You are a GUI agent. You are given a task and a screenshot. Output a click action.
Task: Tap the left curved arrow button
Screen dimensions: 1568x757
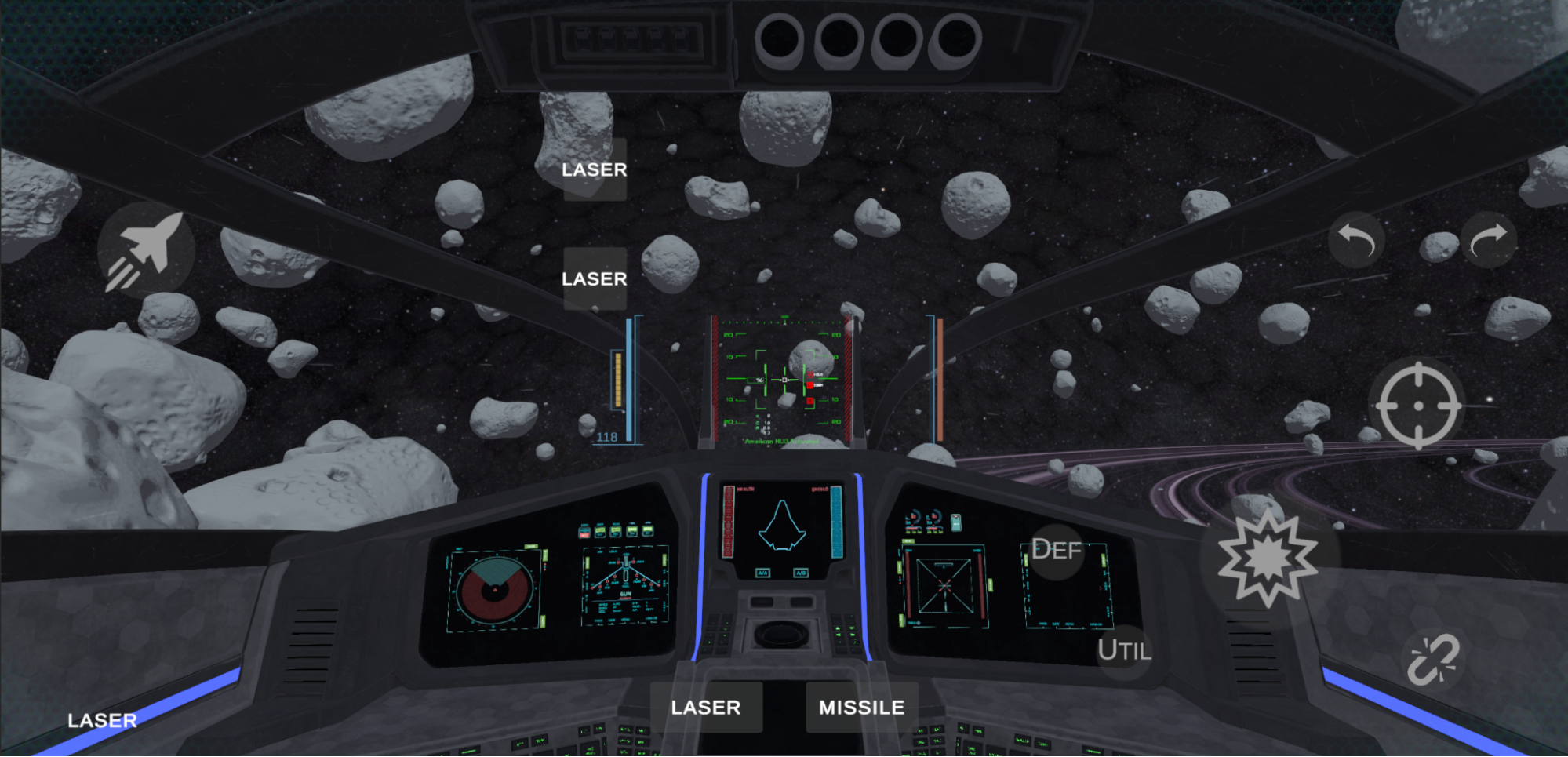click(1356, 239)
